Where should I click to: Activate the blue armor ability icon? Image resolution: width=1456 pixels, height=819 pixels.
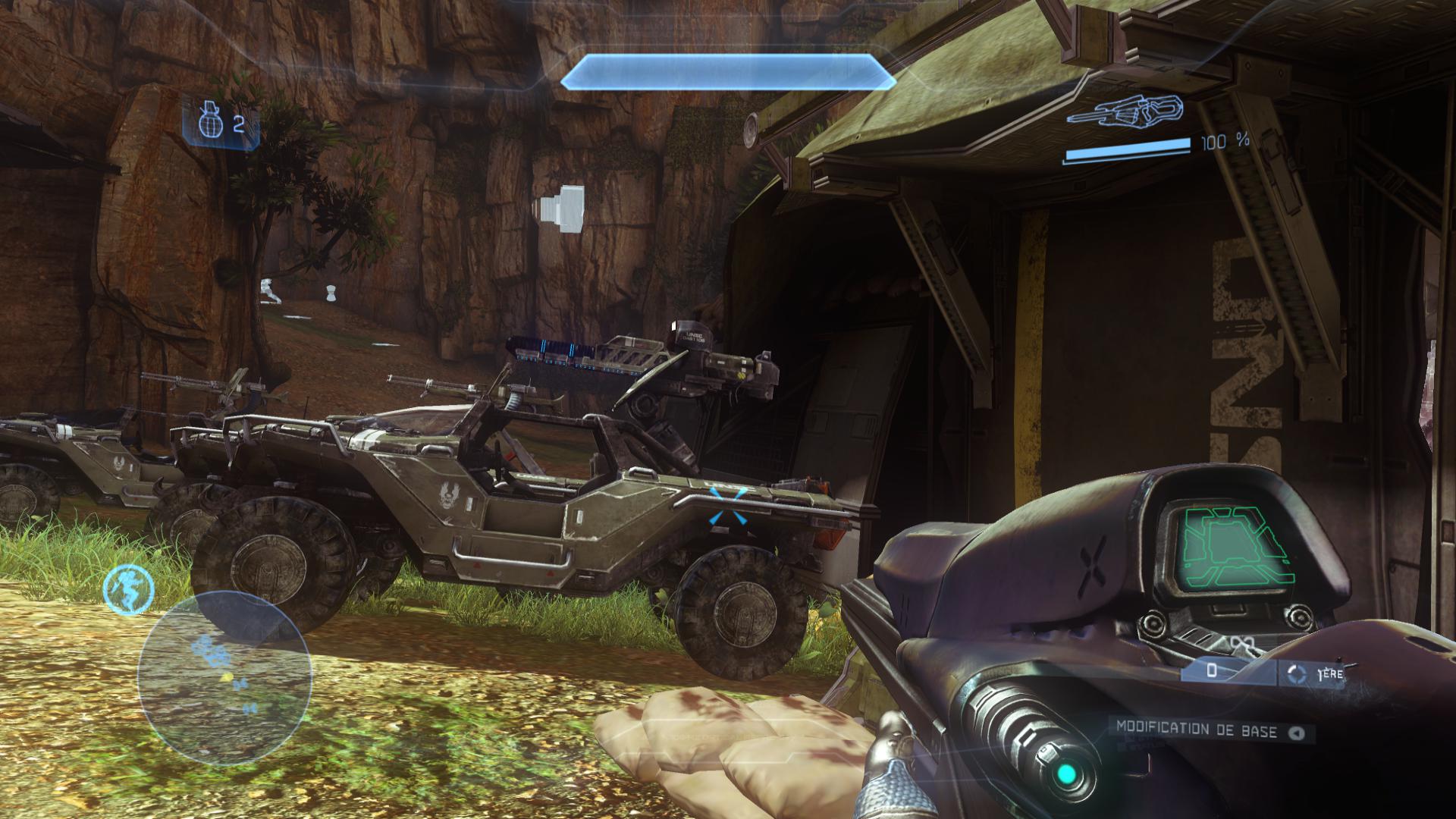tap(129, 589)
